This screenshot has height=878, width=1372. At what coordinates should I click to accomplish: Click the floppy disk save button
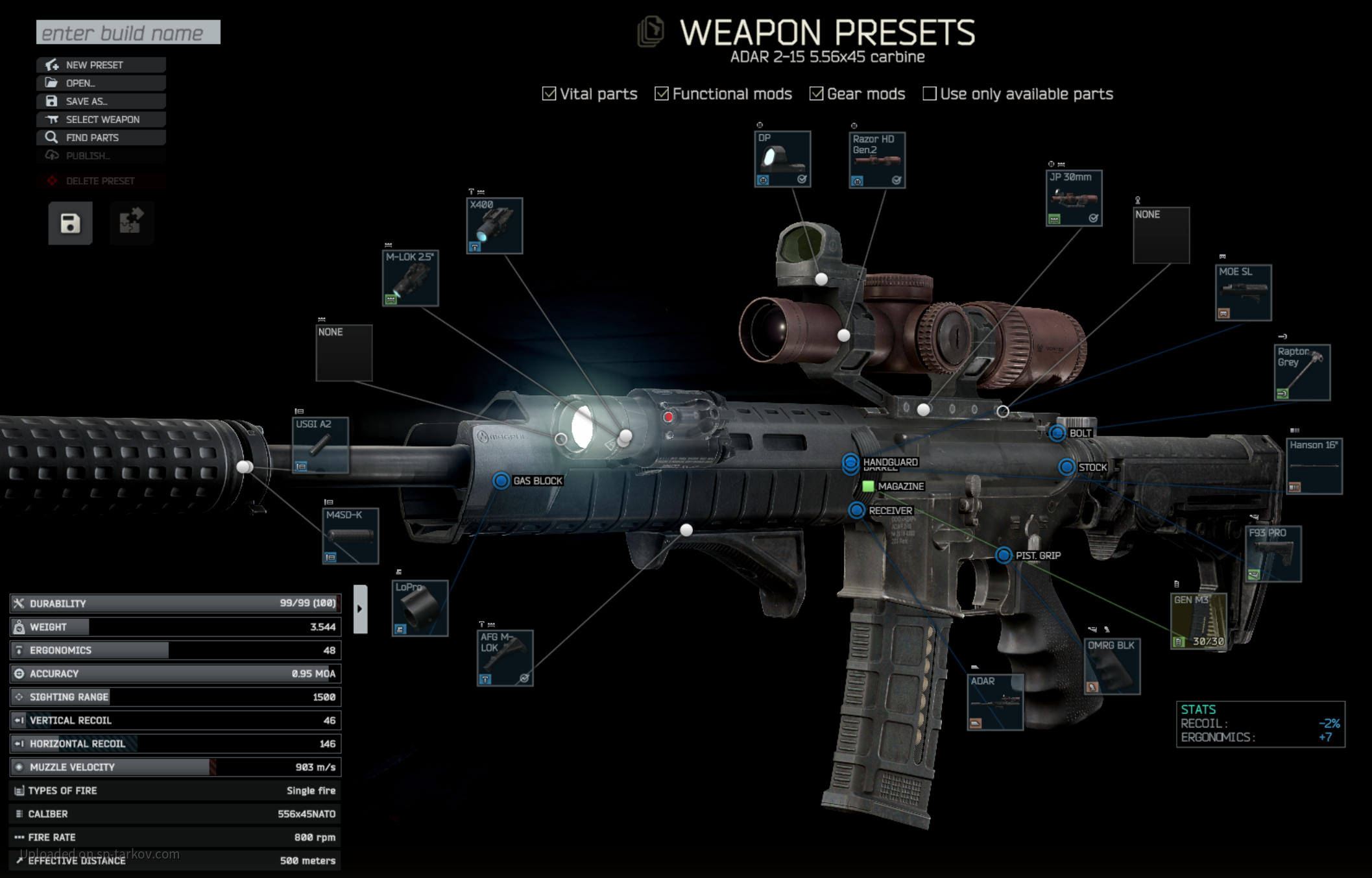pyautogui.click(x=70, y=223)
